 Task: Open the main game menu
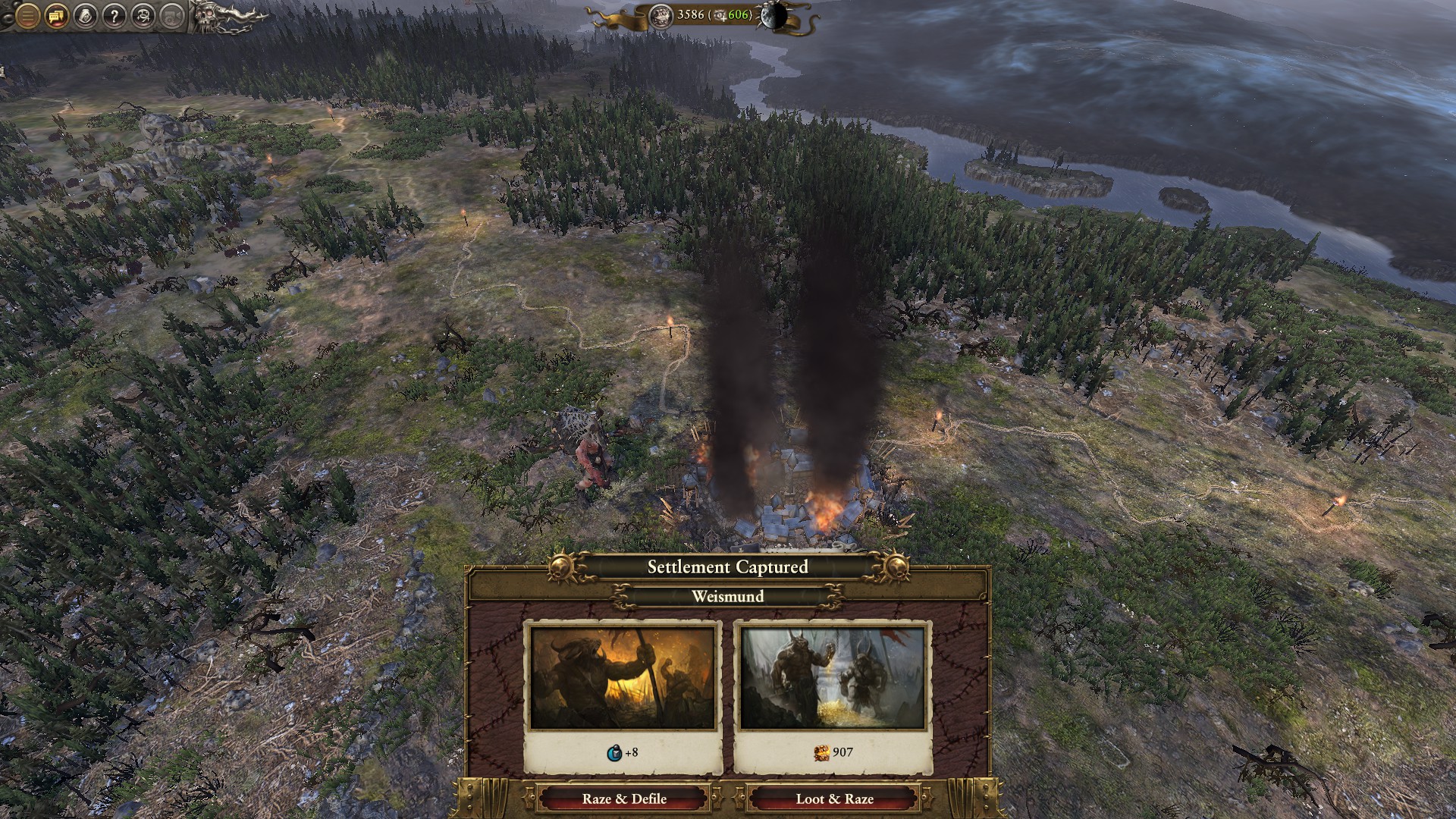coord(27,16)
